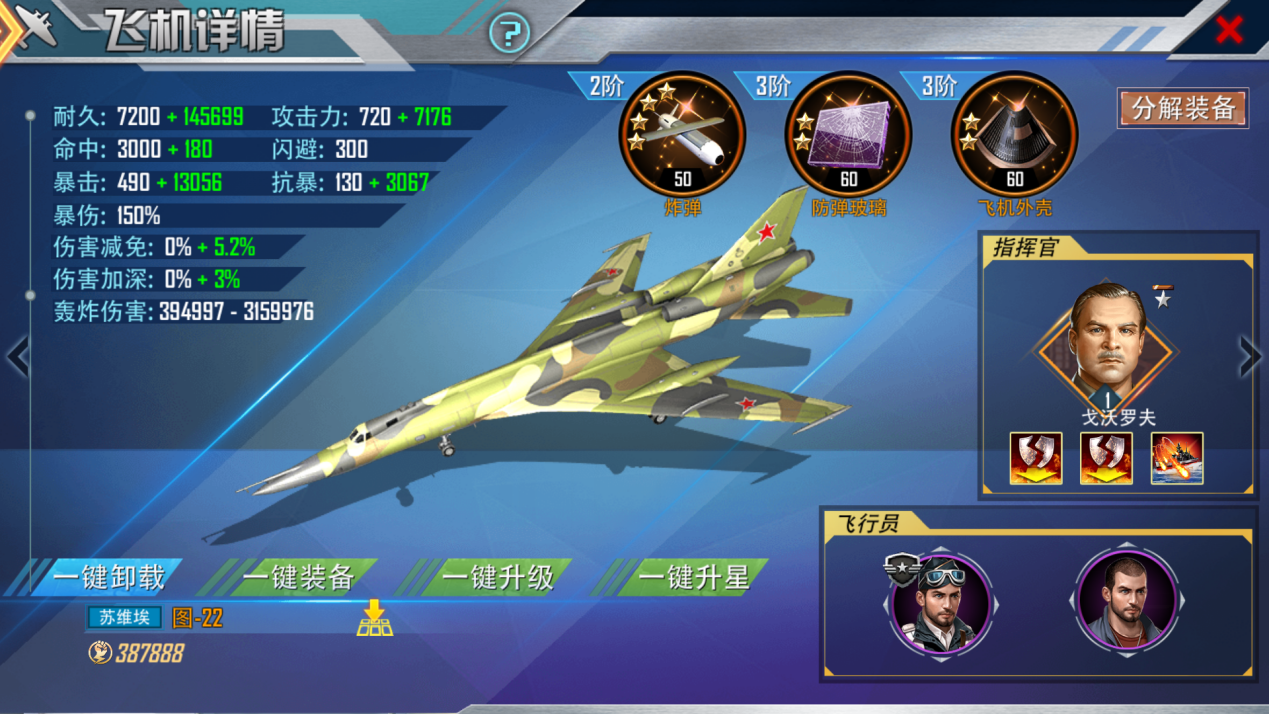Select the 防弹玻璃 bulletproof glass slot
Screen dimensions: 1269x714
click(848, 135)
